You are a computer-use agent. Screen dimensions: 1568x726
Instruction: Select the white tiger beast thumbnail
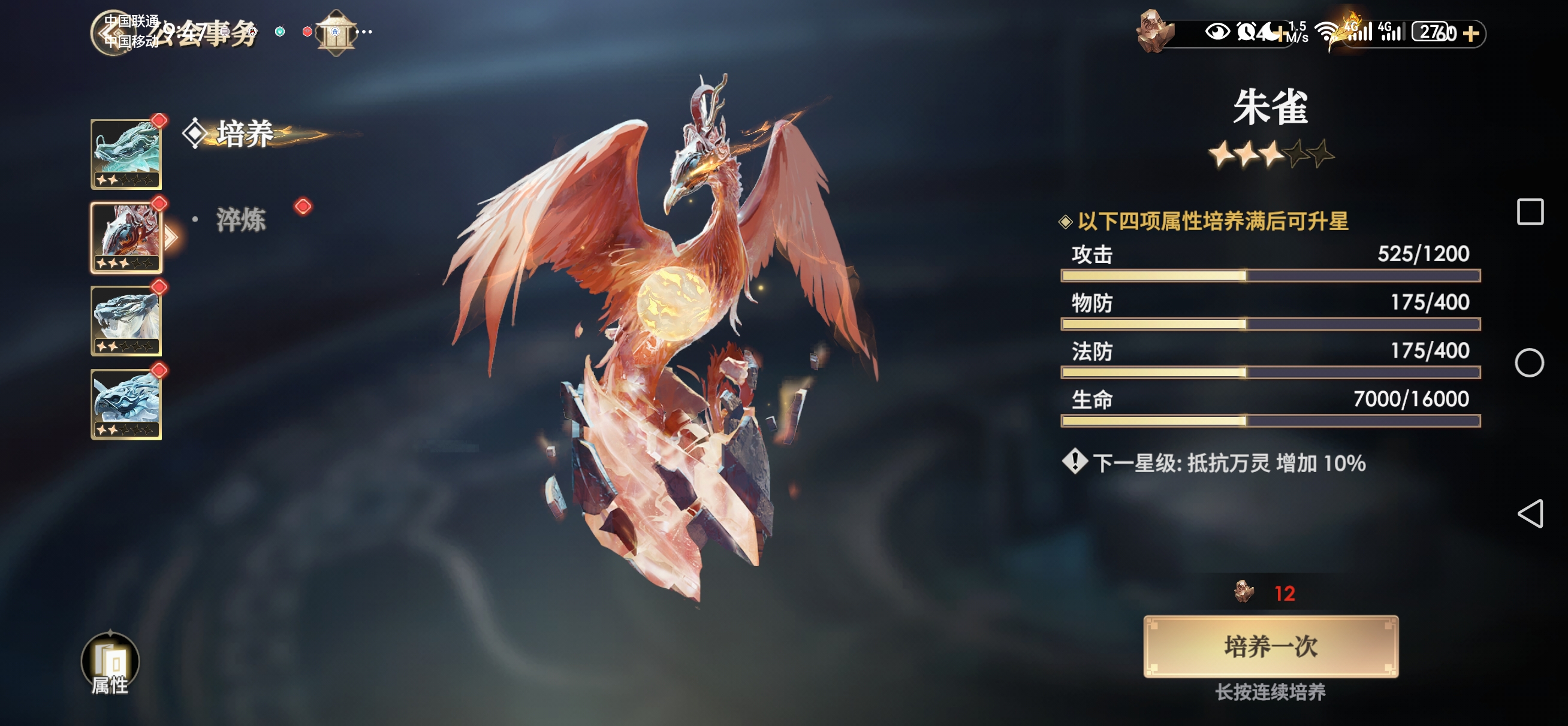tap(126, 320)
